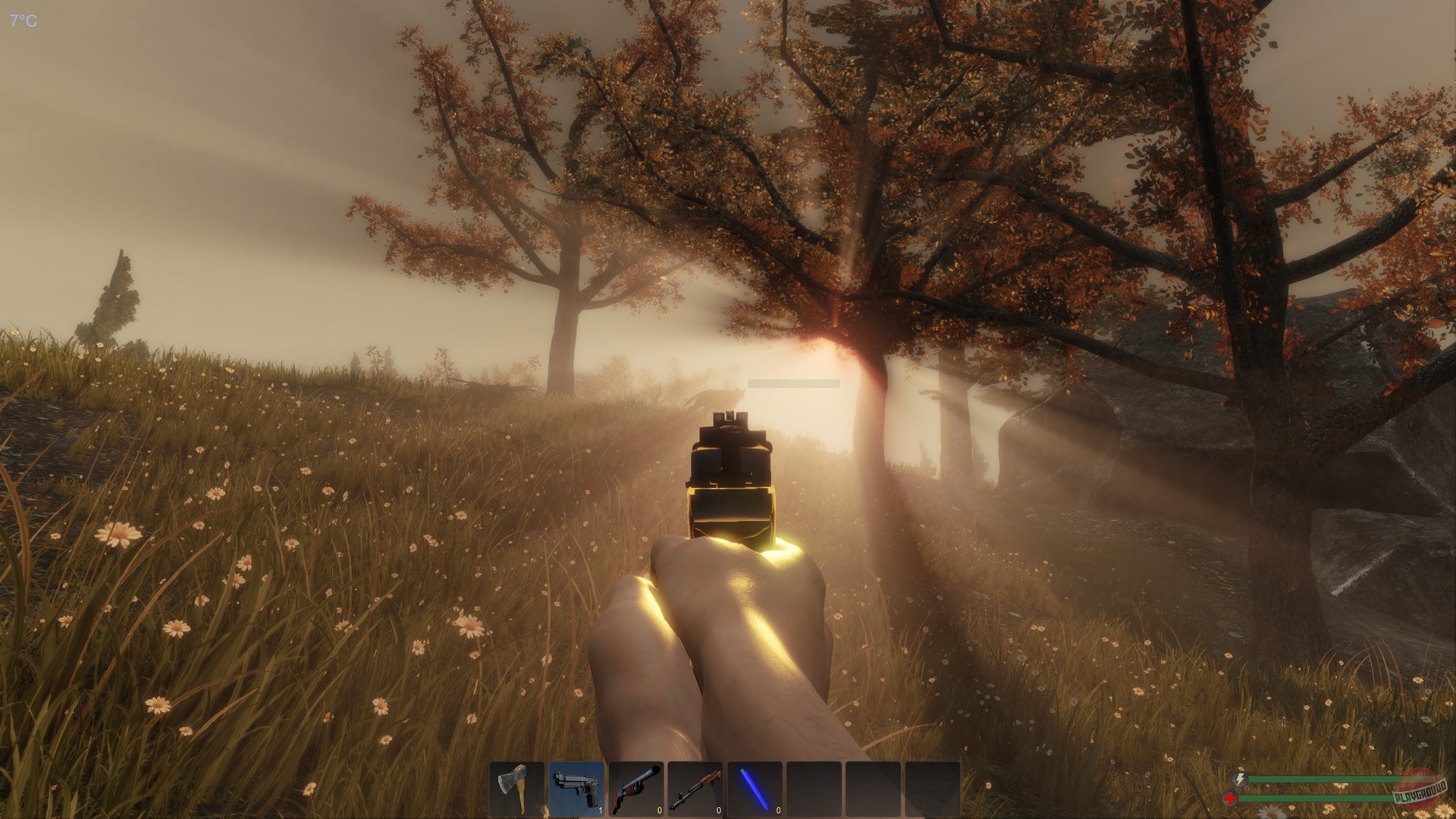1456x819 pixels.
Task: Click the rifle's ammo count of 0
Action: pos(718,810)
